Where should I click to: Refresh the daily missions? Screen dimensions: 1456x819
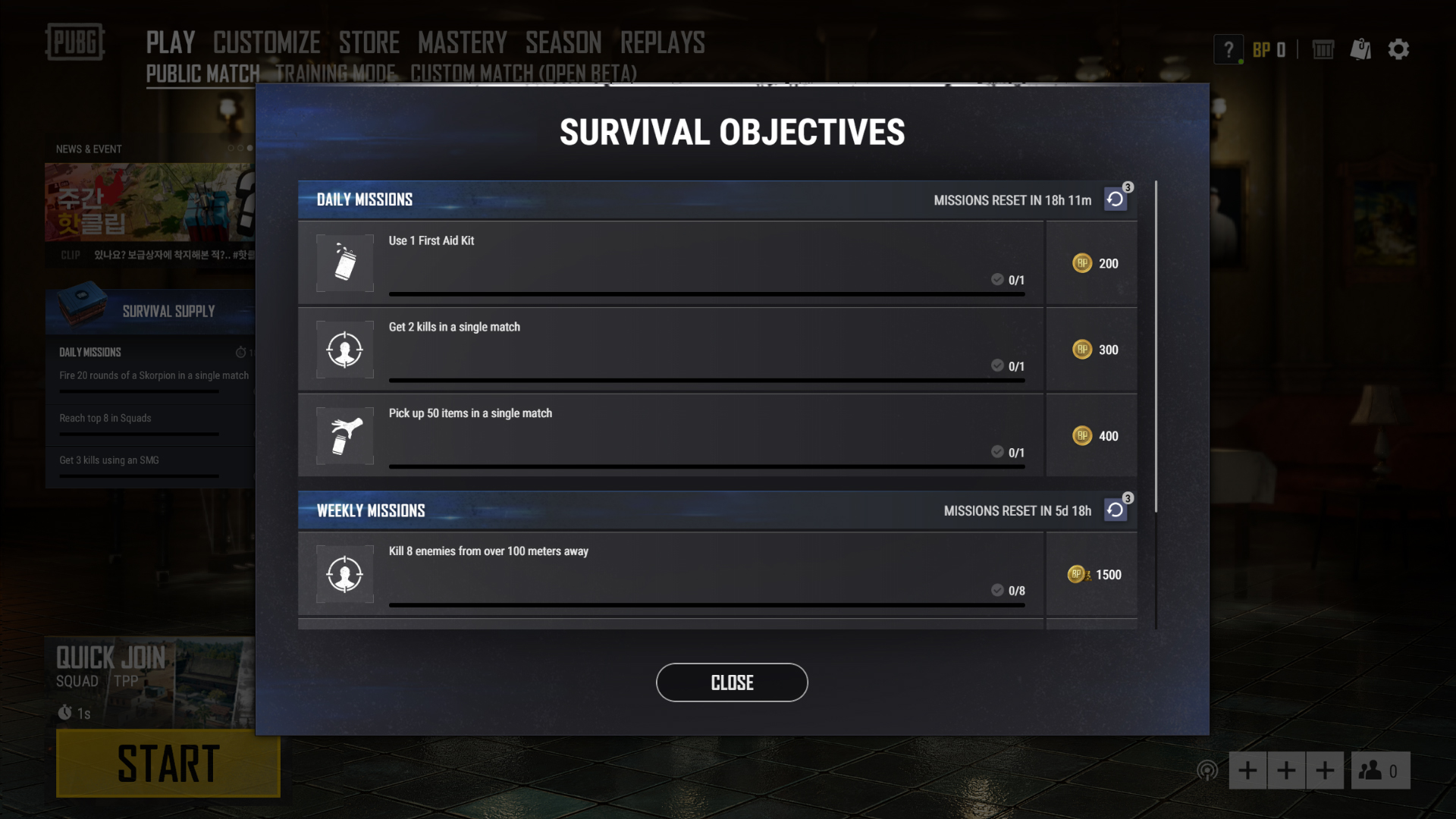[1115, 199]
